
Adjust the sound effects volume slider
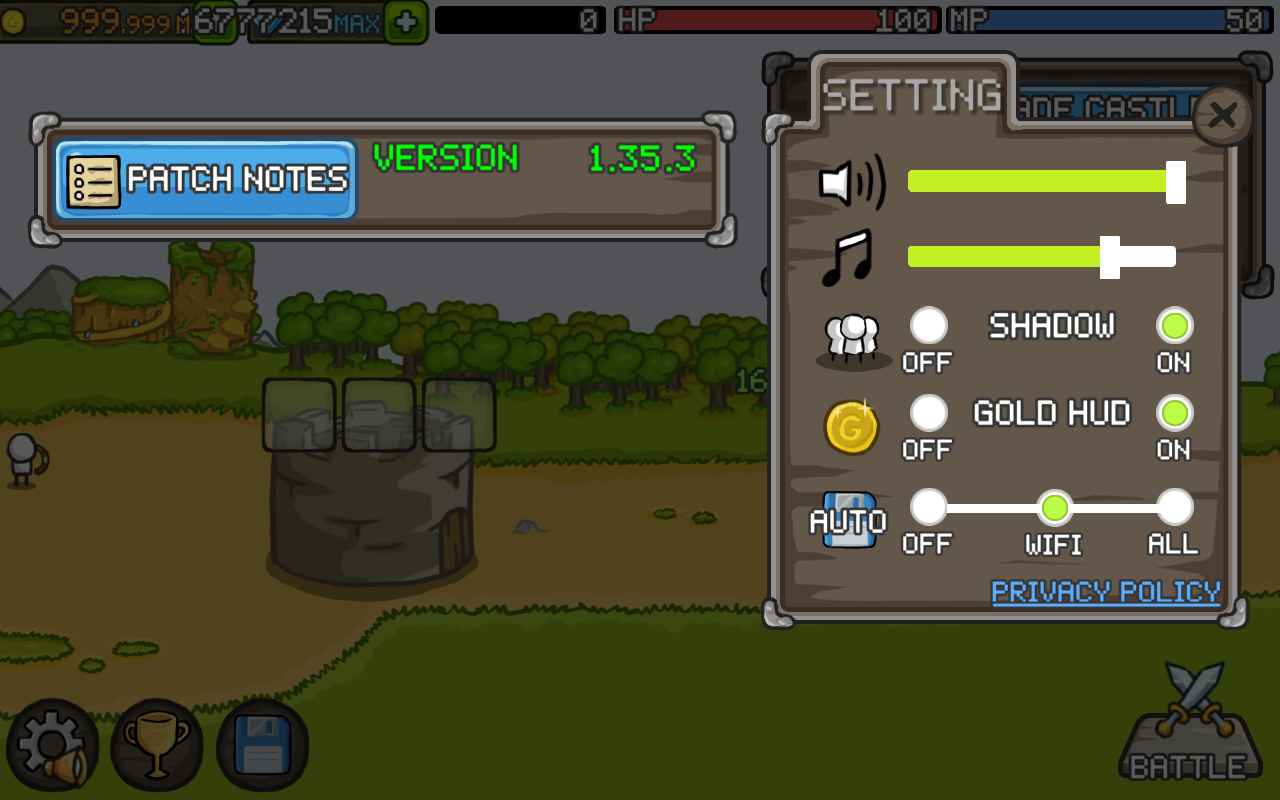click(1175, 182)
